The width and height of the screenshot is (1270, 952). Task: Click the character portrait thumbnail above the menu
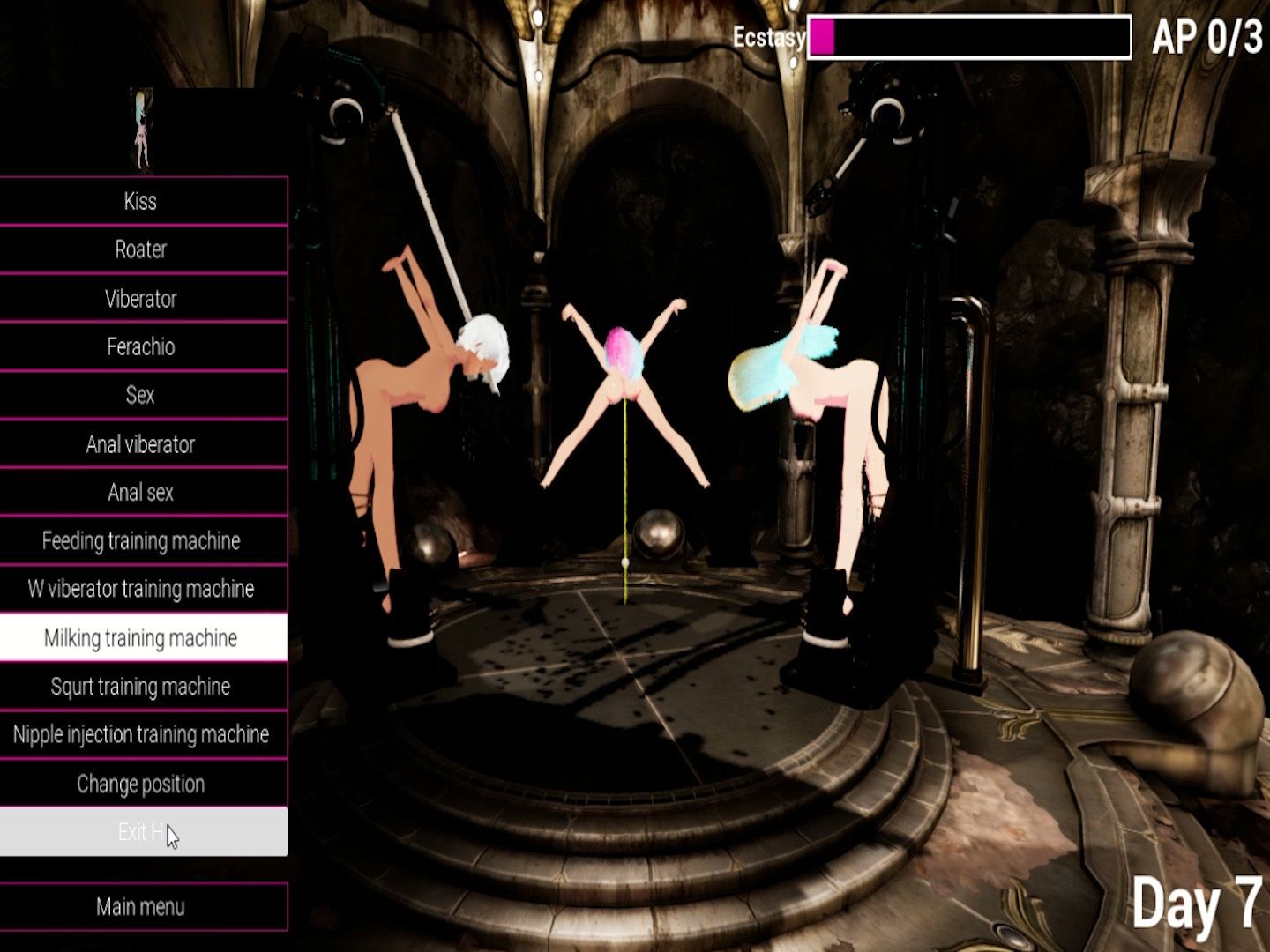(x=141, y=130)
